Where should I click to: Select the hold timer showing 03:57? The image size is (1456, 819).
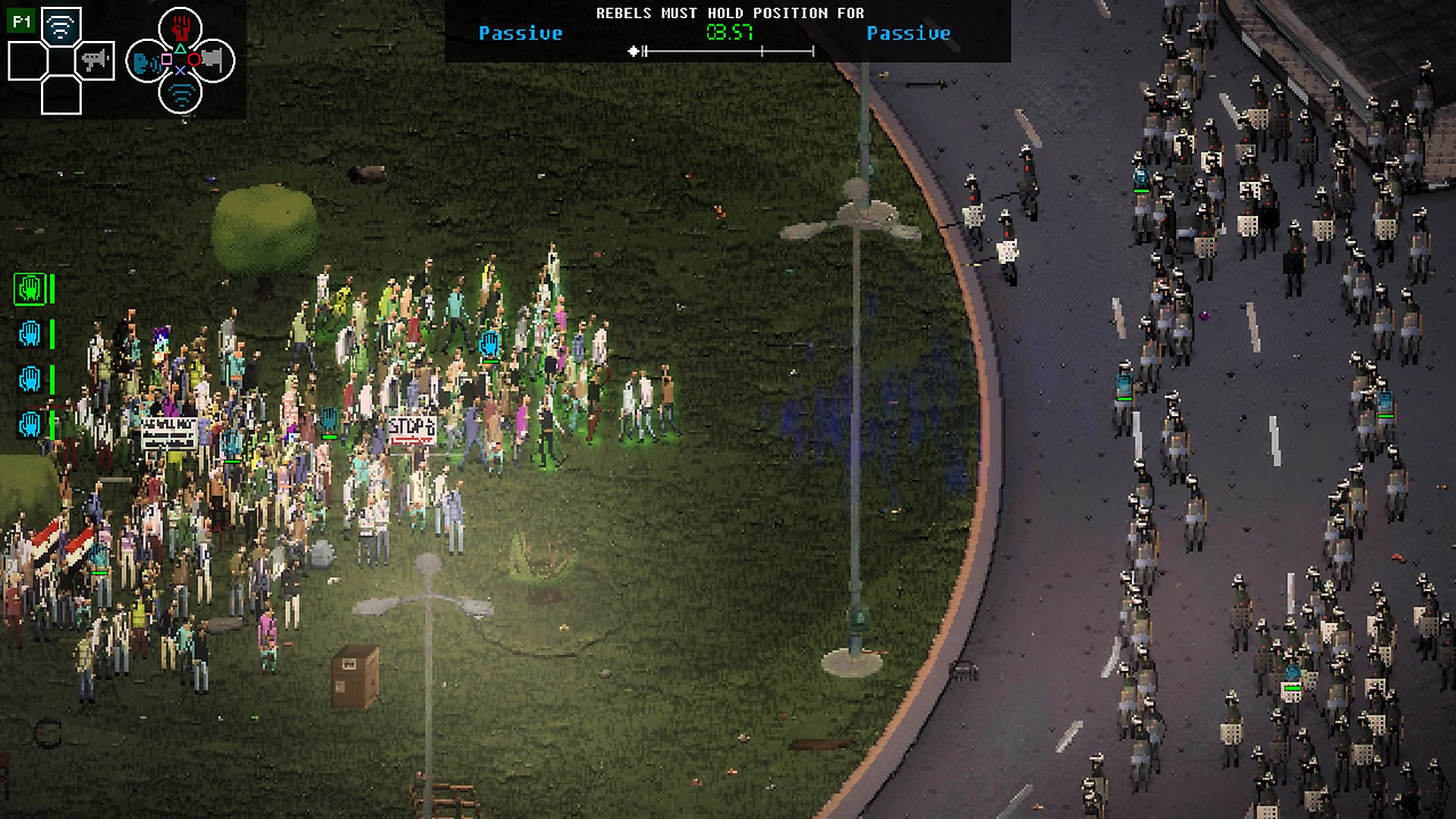[x=730, y=32]
